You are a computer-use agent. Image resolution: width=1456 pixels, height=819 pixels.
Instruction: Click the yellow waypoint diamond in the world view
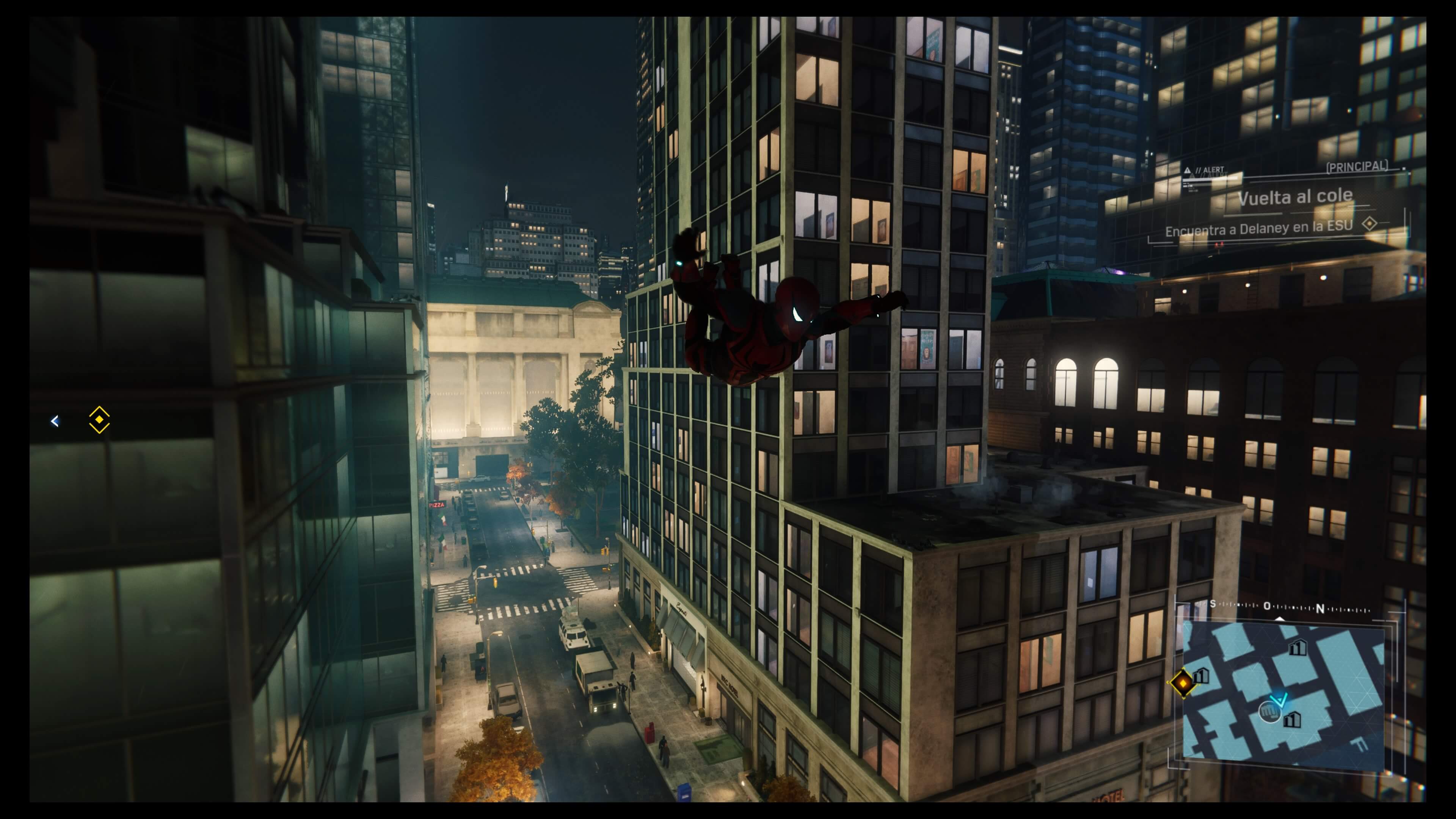coord(99,420)
